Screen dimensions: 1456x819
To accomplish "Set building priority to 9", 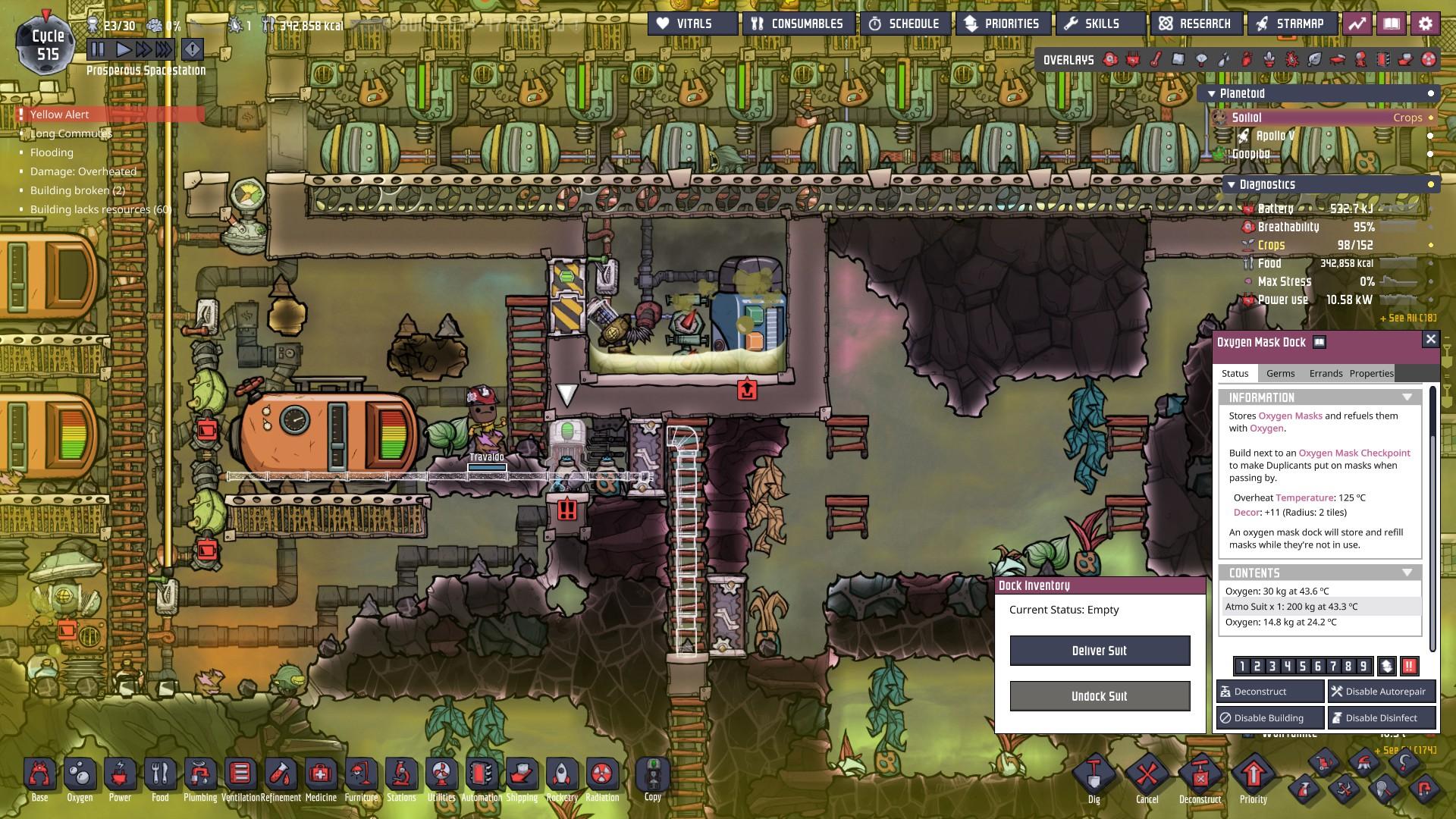I will click(1363, 666).
